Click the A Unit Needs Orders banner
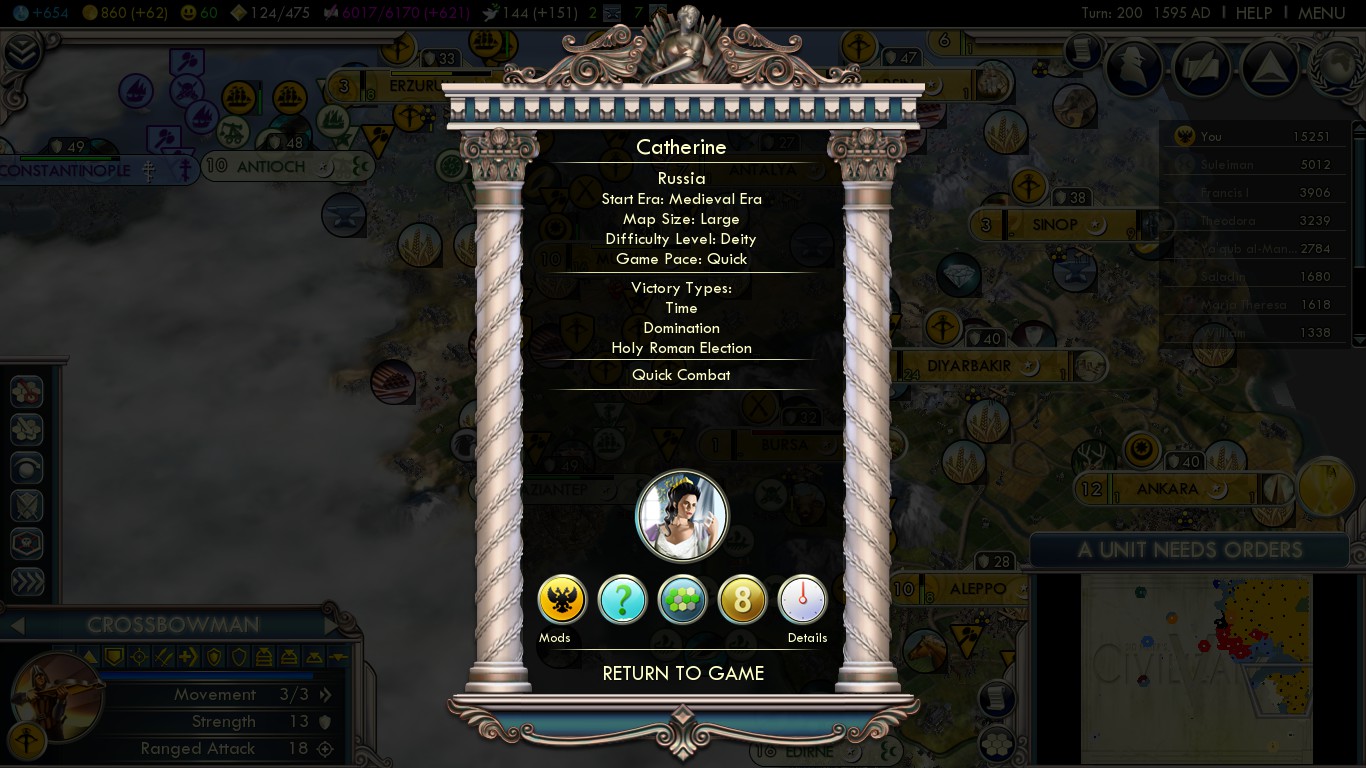The width and height of the screenshot is (1366, 768). tap(1189, 550)
